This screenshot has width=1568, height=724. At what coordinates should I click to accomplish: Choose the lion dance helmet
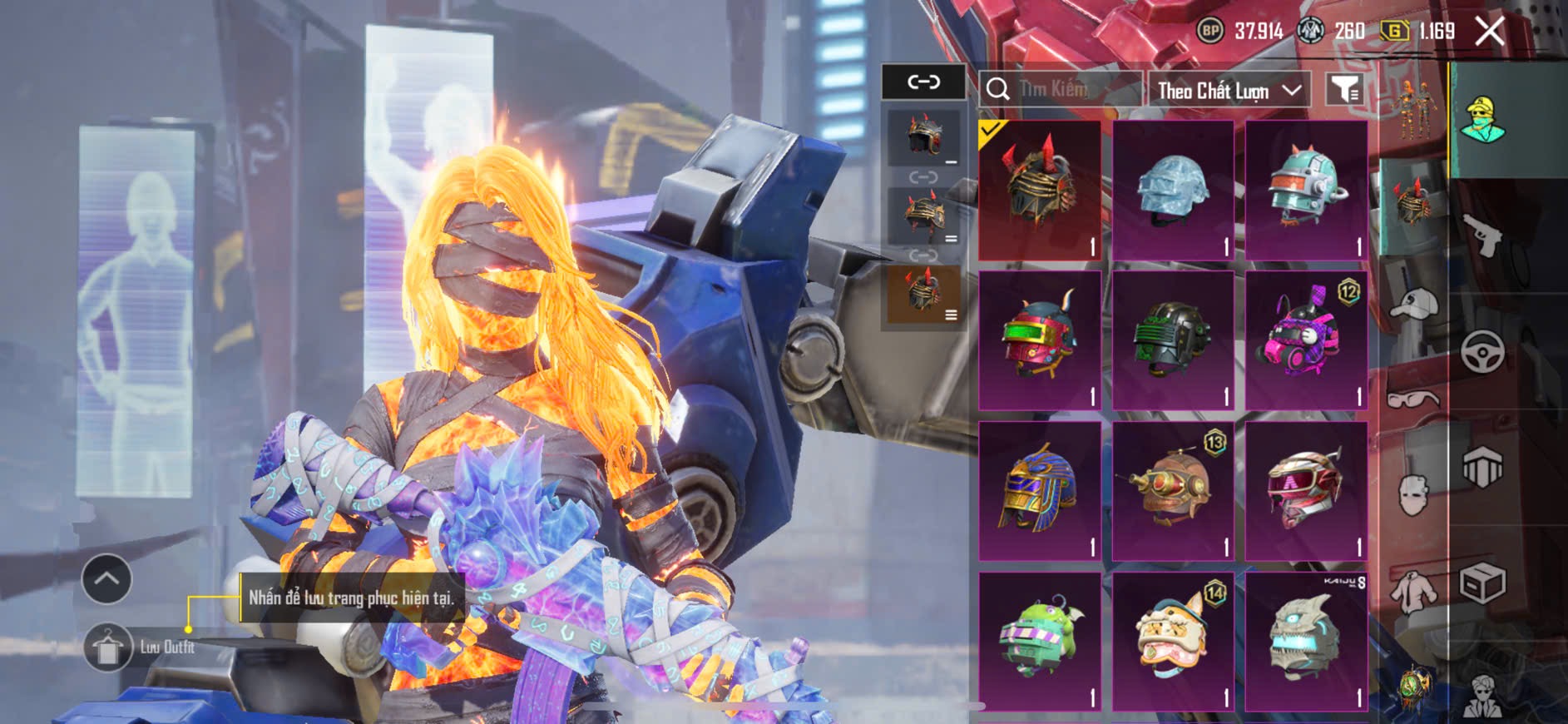pyautogui.click(x=1173, y=641)
